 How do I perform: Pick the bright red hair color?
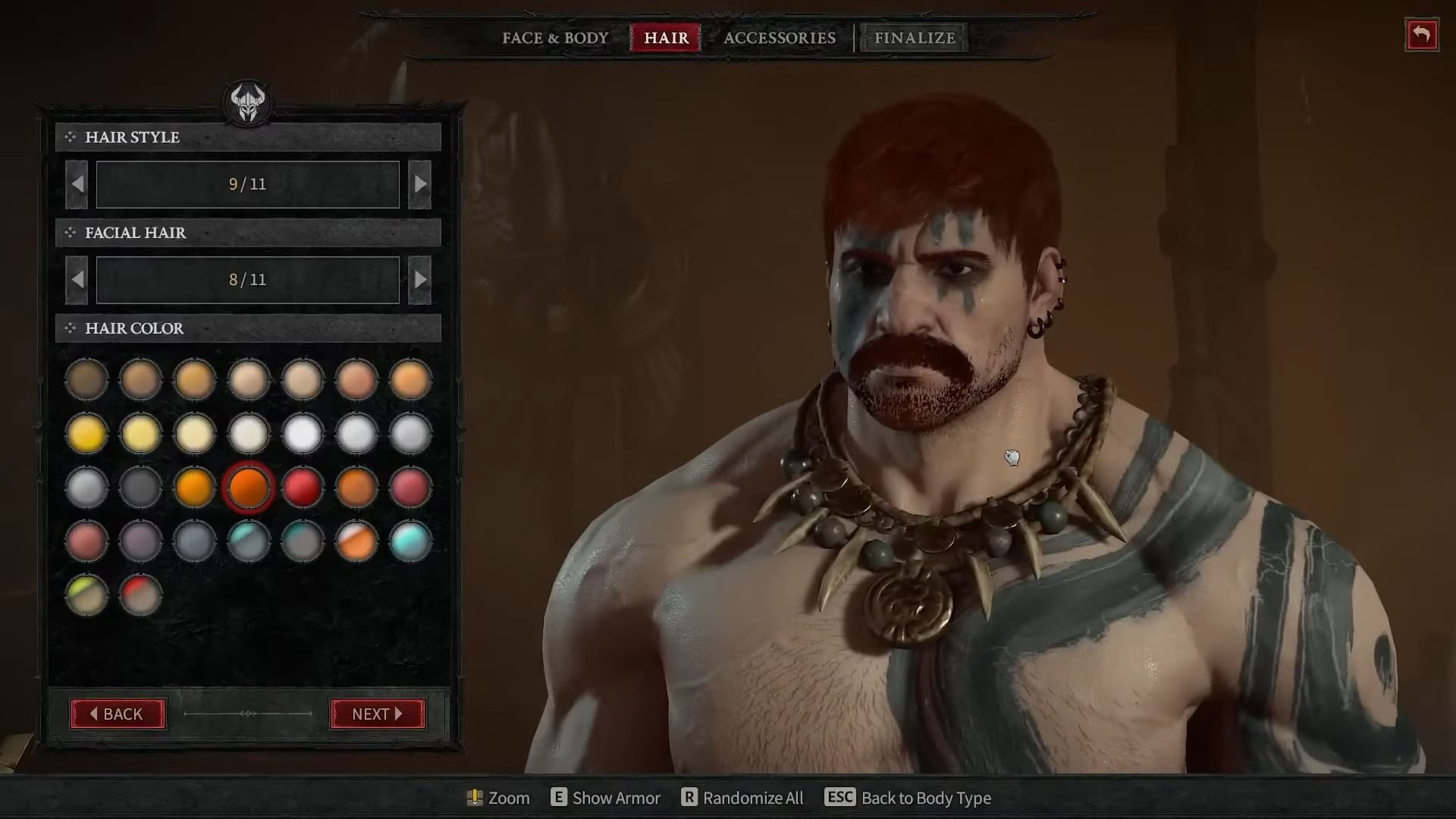[x=302, y=487]
